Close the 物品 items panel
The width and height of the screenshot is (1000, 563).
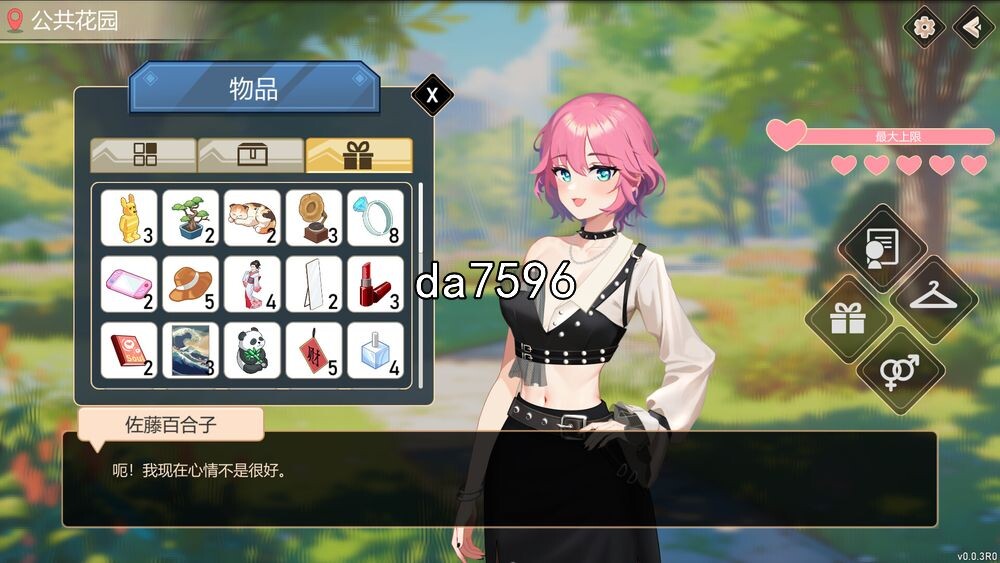(x=432, y=95)
